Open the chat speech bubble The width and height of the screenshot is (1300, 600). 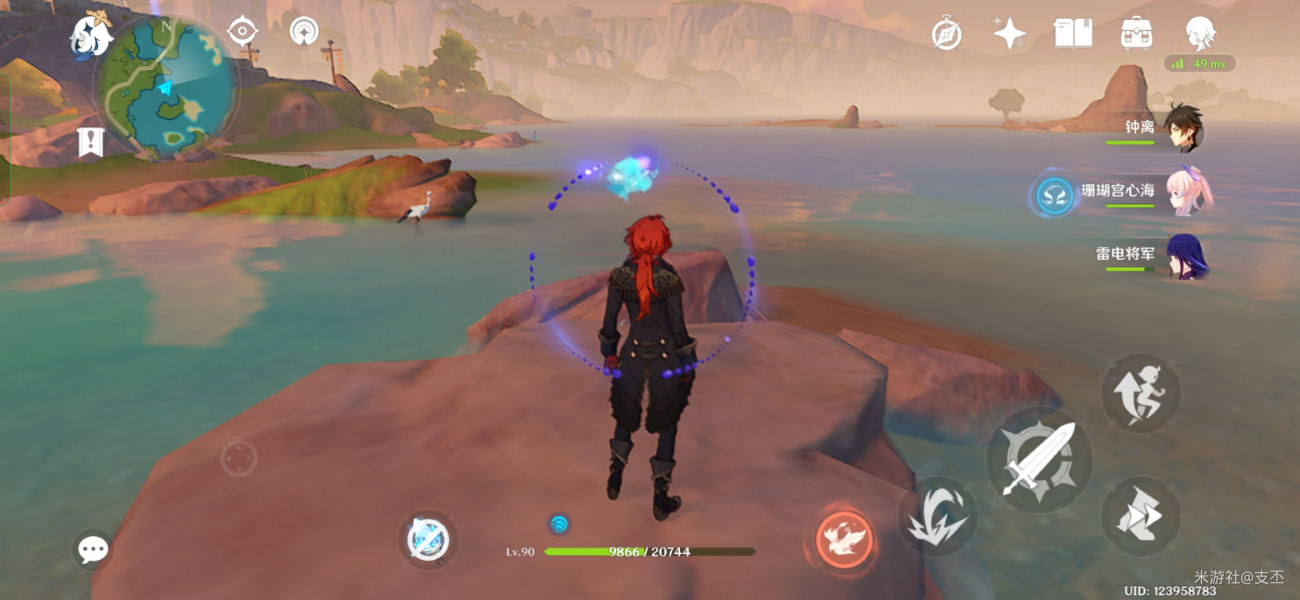tap(93, 549)
